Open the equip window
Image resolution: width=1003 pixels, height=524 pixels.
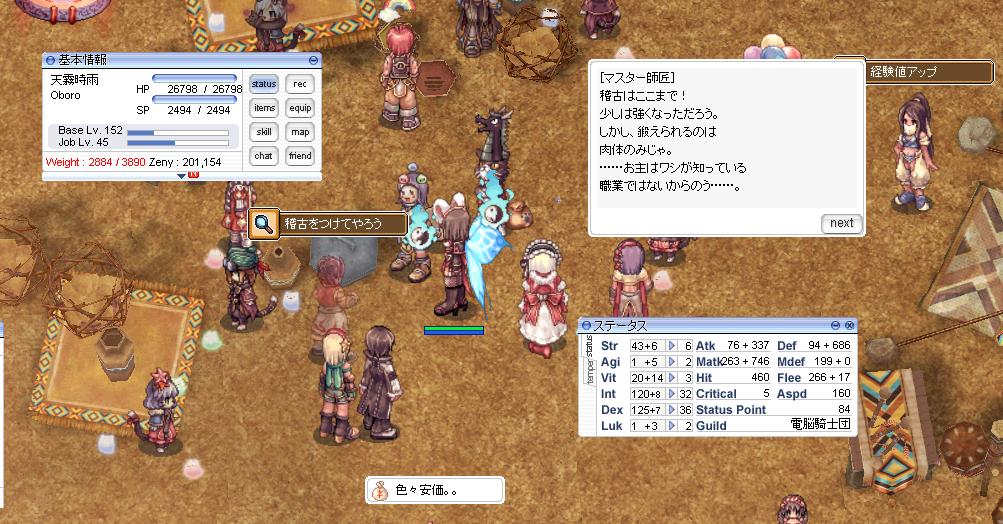pyautogui.click(x=299, y=108)
